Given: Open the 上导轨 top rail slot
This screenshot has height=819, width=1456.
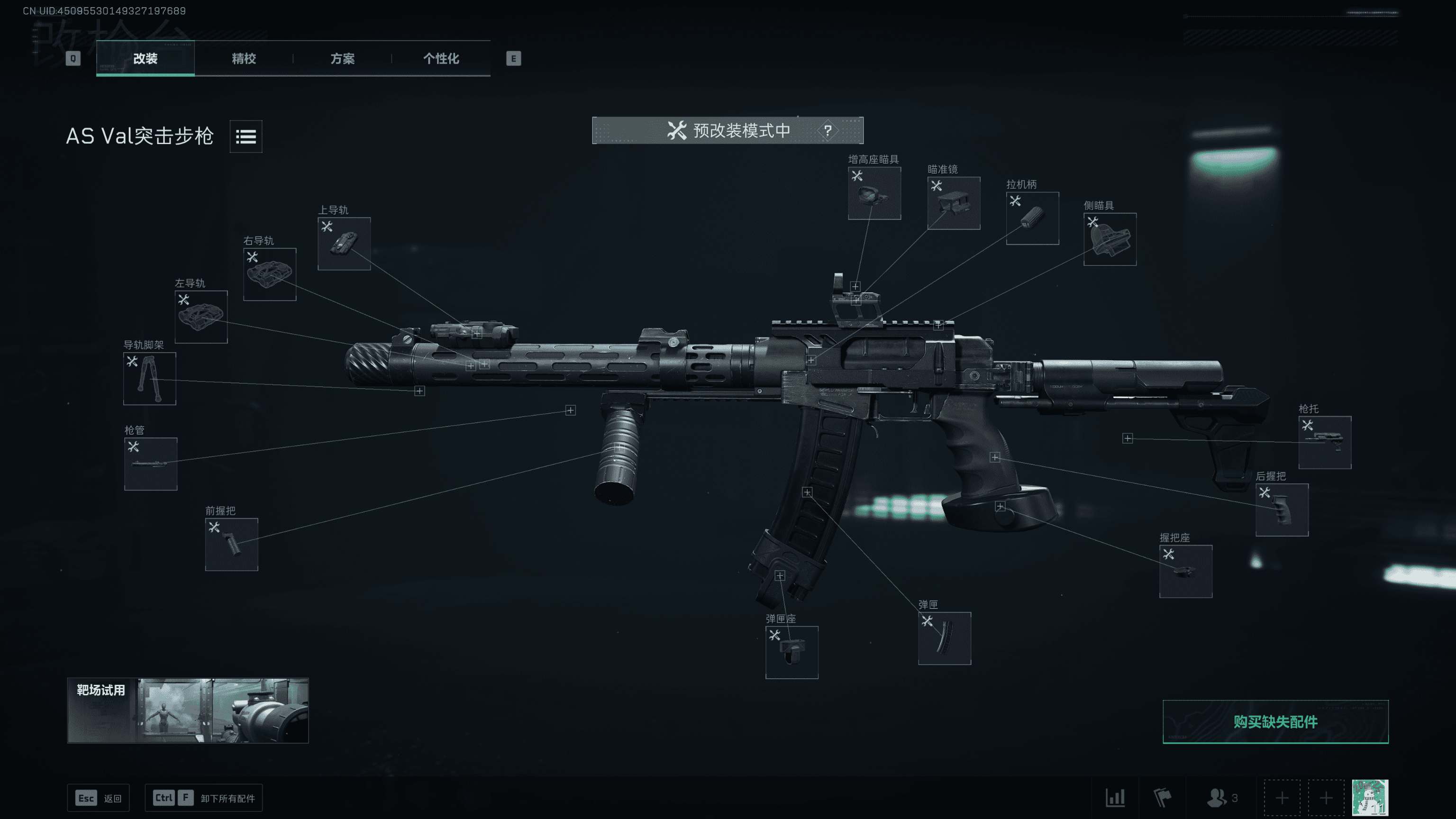Looking at the screenshot, I should point(344,244).
